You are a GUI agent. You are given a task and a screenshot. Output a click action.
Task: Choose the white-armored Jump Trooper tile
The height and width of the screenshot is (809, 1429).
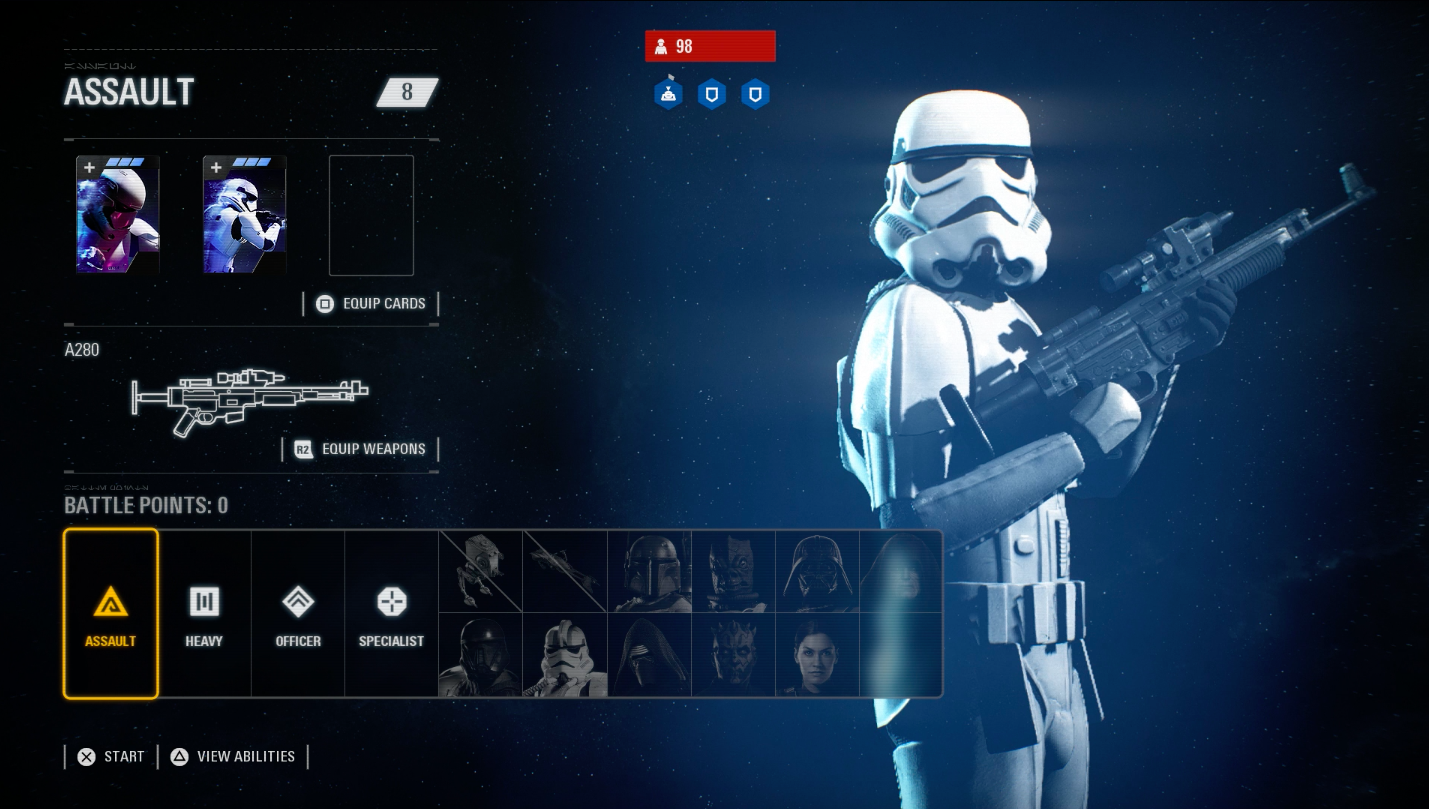(565, 655)
